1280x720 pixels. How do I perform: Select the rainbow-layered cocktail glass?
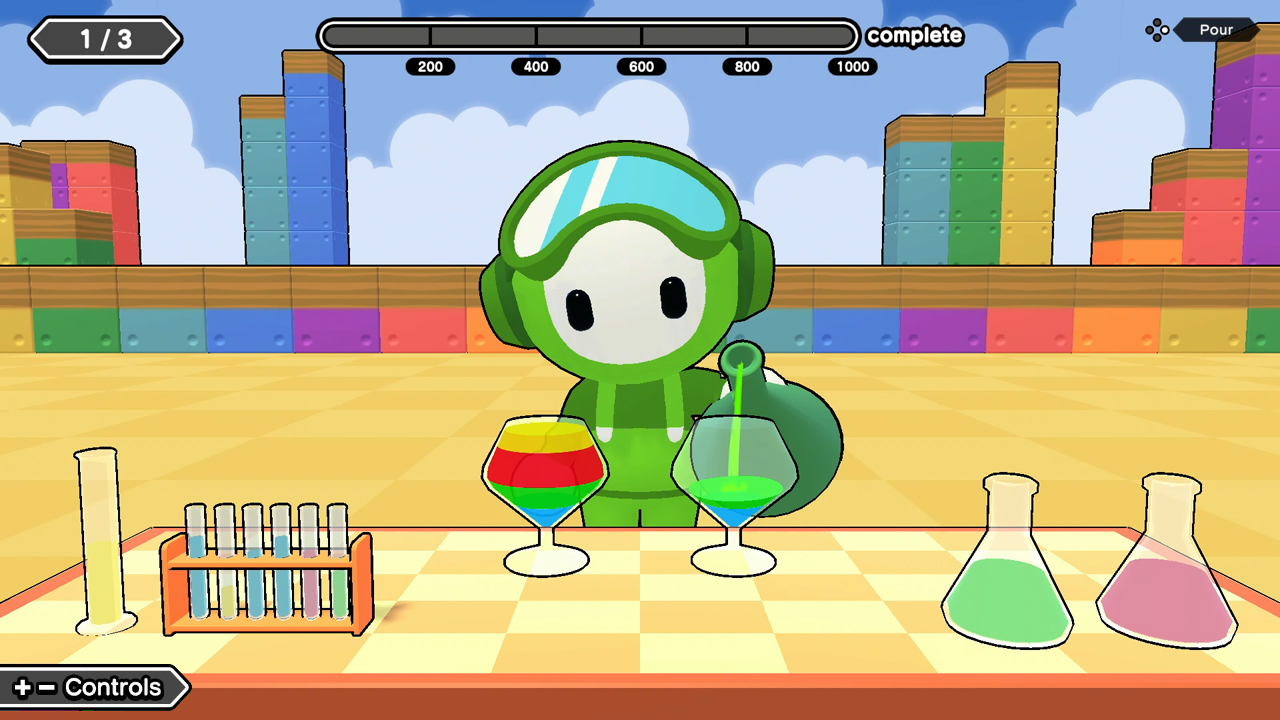tap(545, 470)
